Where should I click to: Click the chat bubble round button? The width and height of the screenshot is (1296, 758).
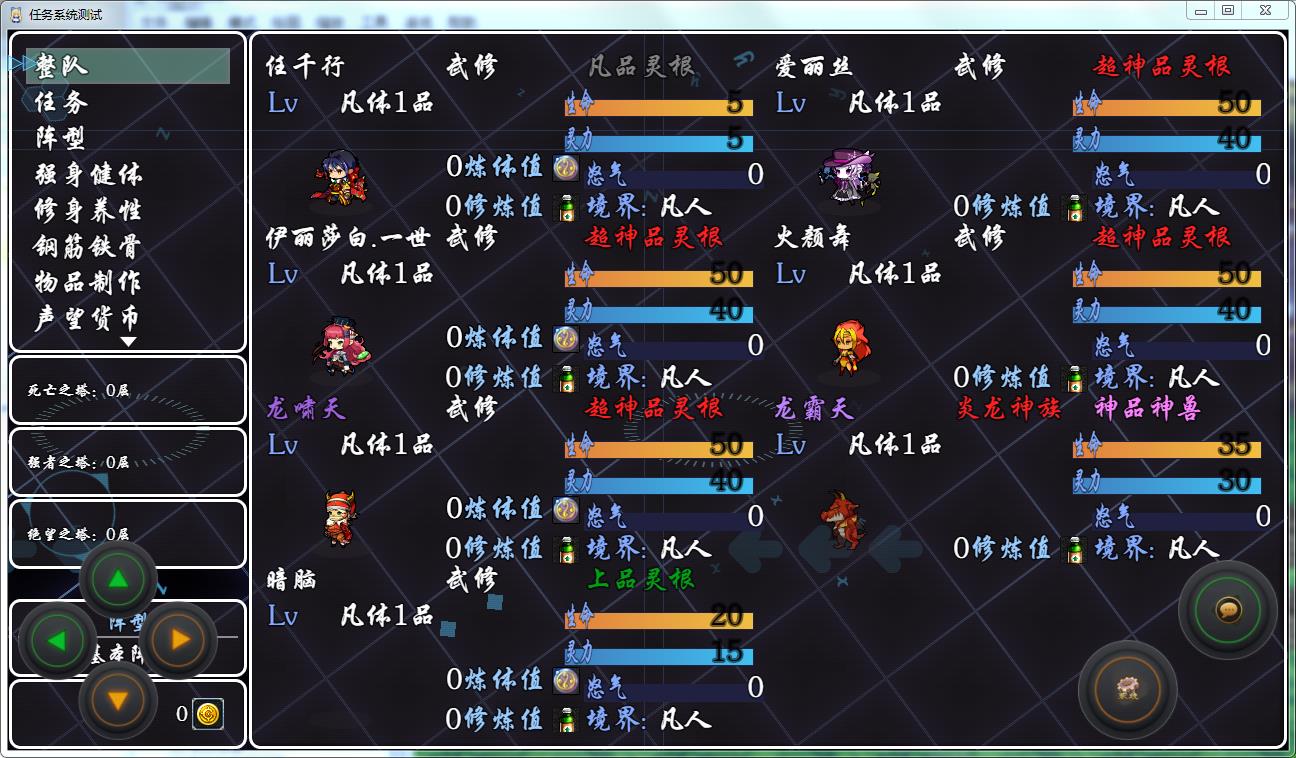pos(1228,609)
